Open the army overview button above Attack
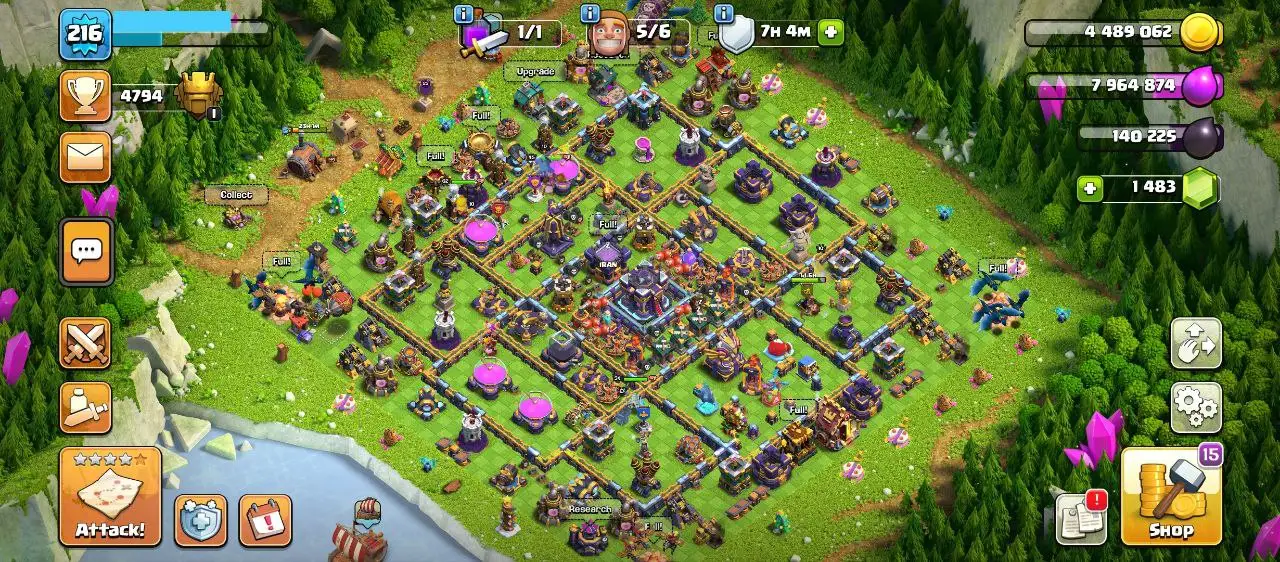 pyautogui.click(x=86, y=407)
